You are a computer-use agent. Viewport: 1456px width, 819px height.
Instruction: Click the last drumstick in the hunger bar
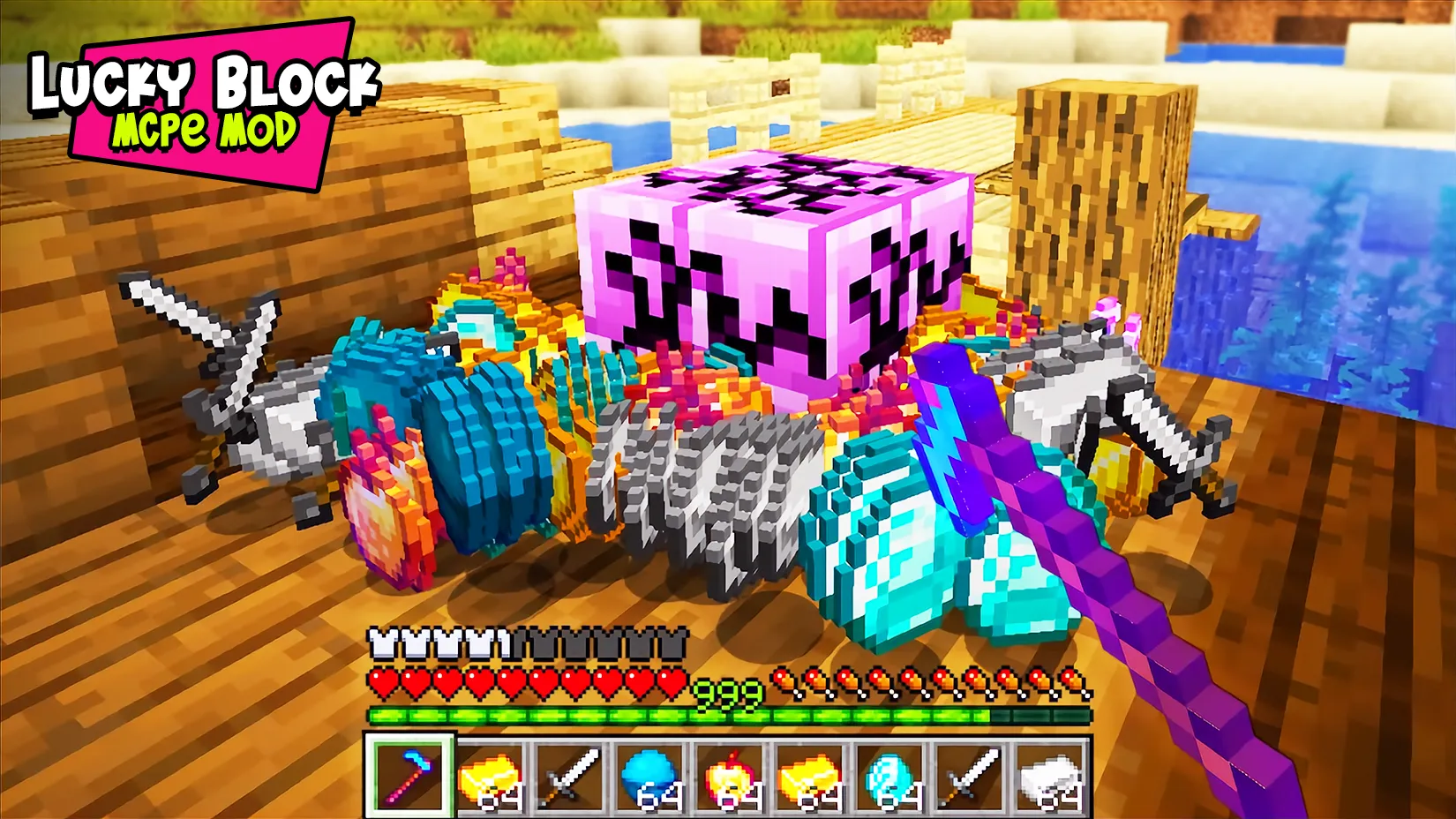tap(1069, 681)
